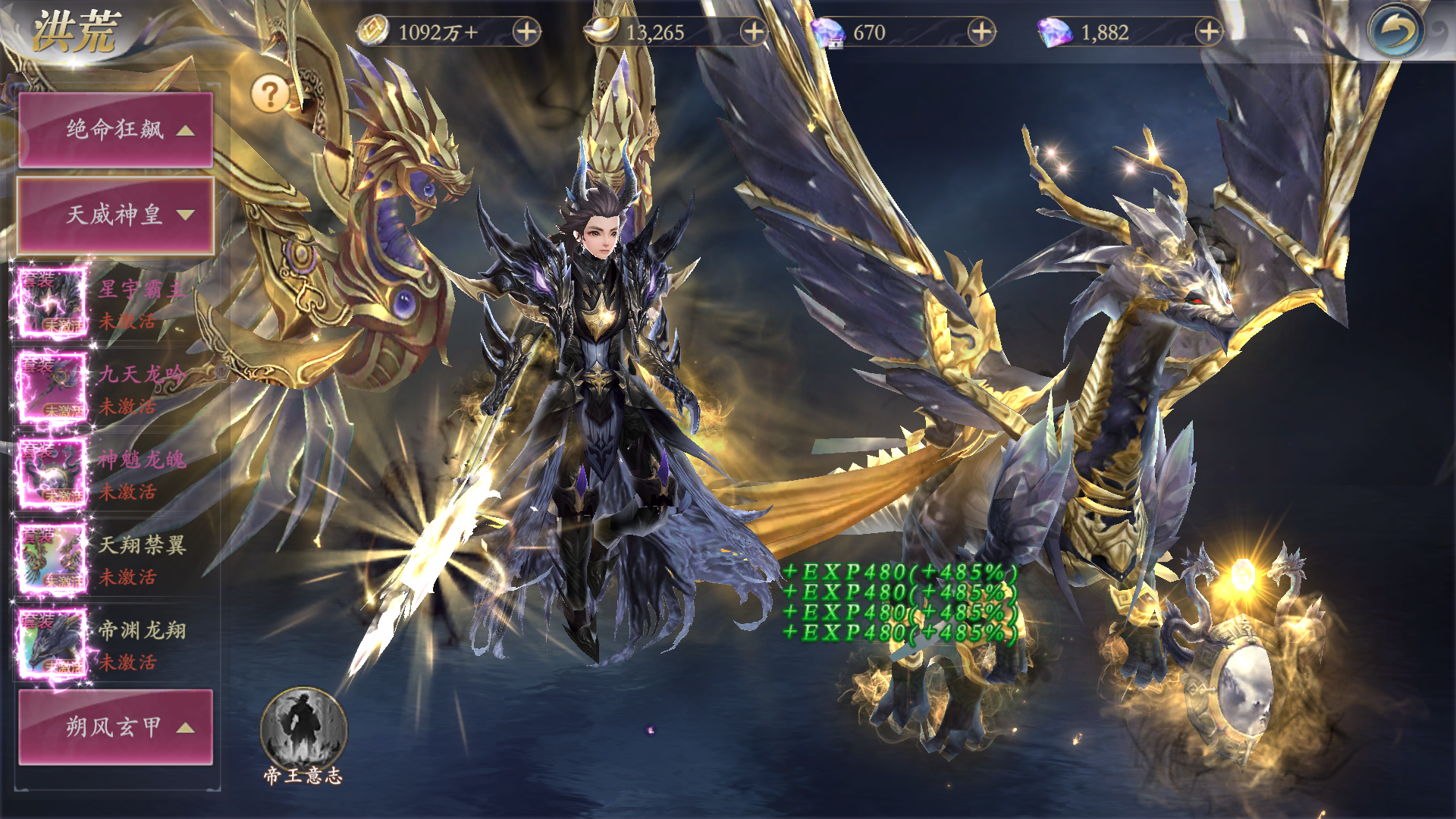Add silver ingots via plus button
The image size is (1456, 819).
(x=754, y=32)
